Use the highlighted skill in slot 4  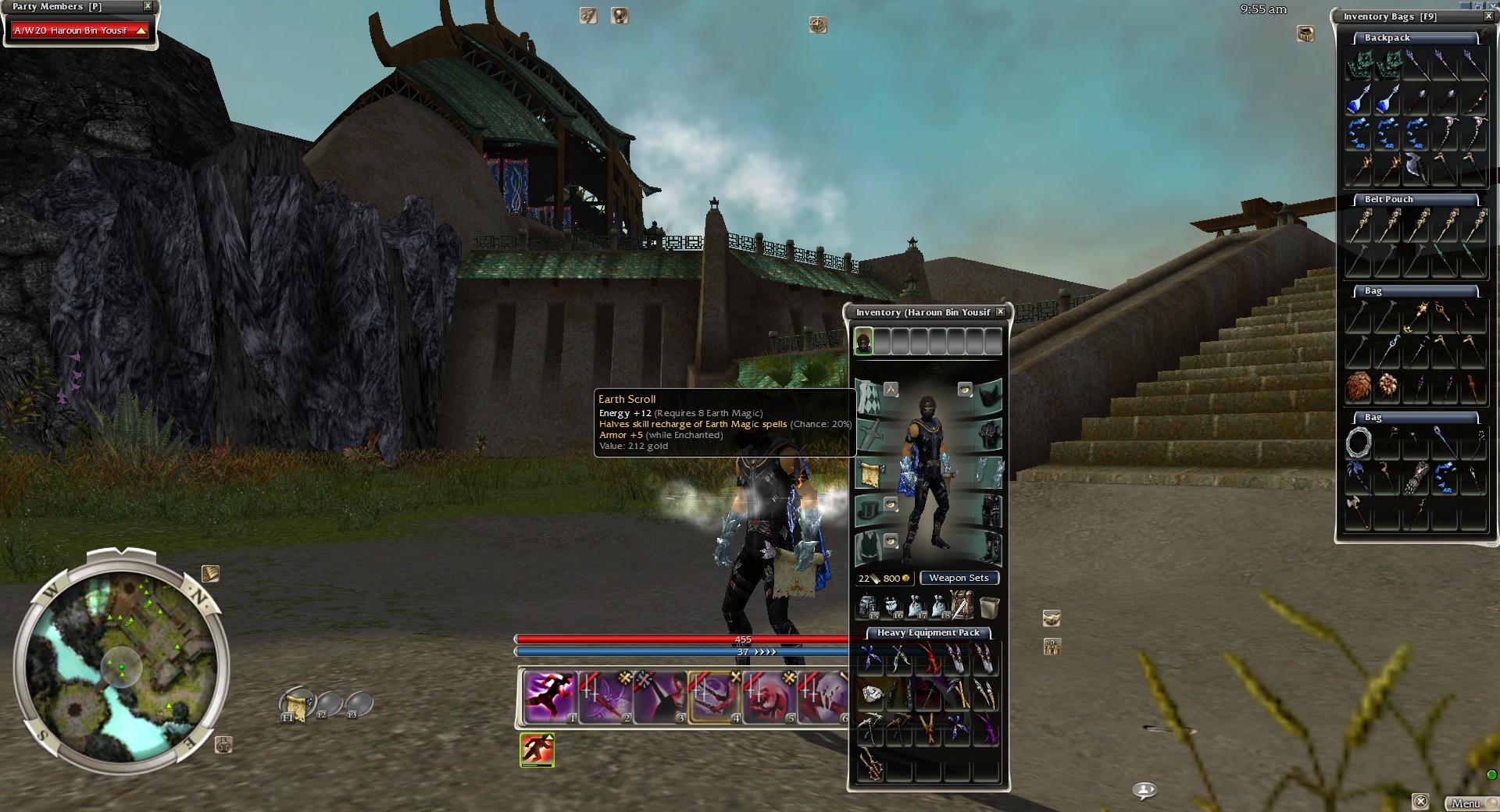pos(714,696)
